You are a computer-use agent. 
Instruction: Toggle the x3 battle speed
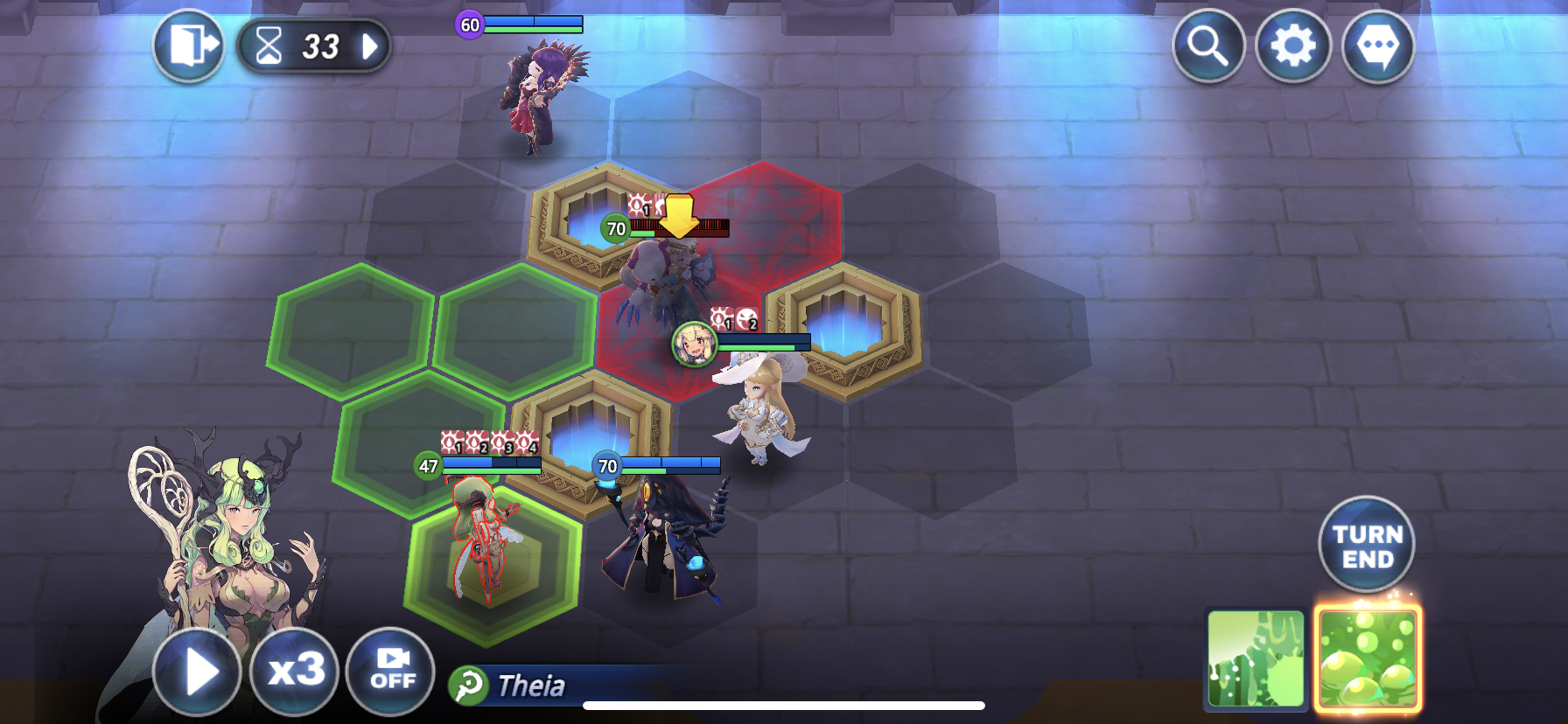coord(294,671)
